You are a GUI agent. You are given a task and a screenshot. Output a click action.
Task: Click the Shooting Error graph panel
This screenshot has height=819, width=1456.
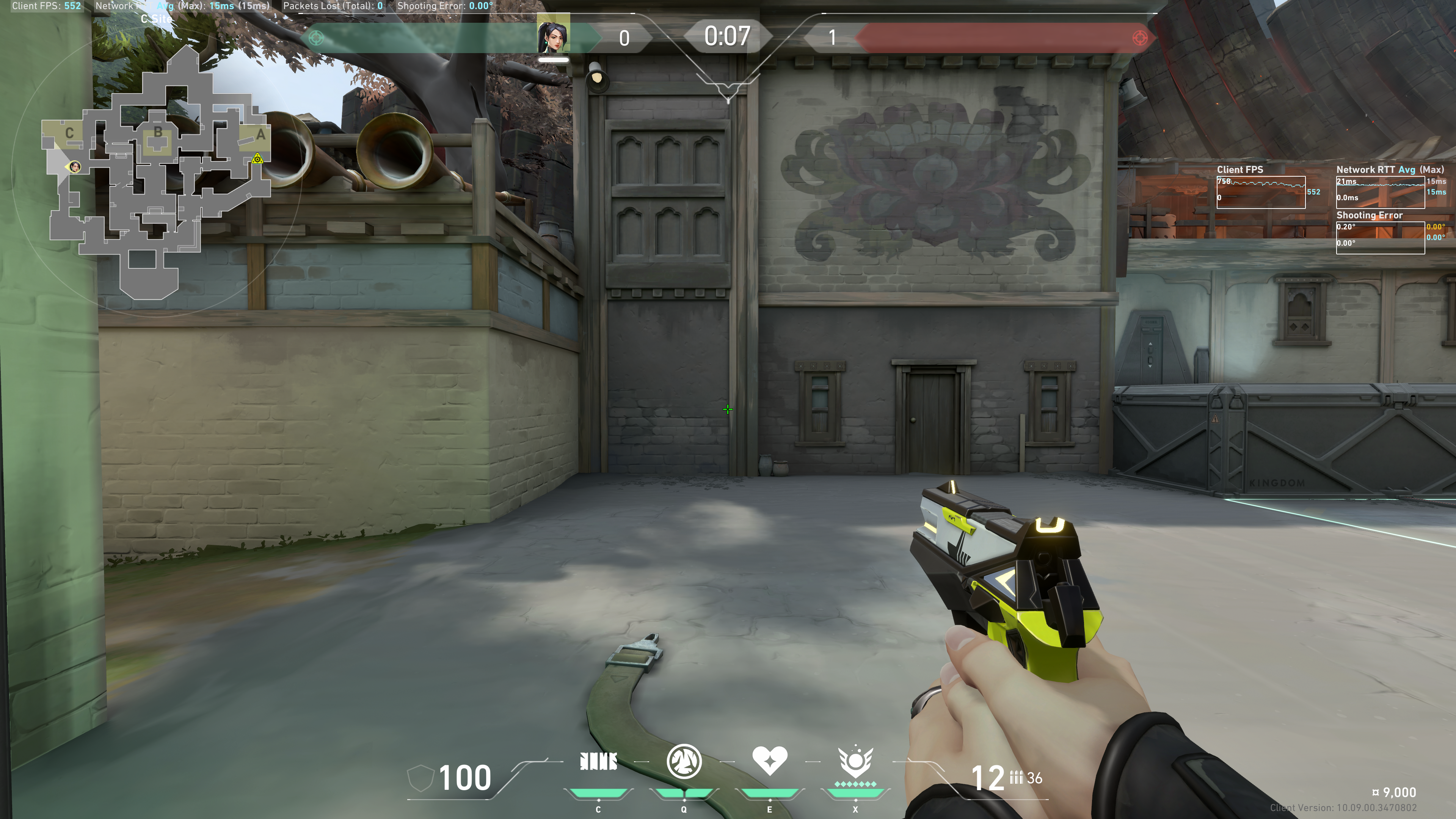point(1380,237)
